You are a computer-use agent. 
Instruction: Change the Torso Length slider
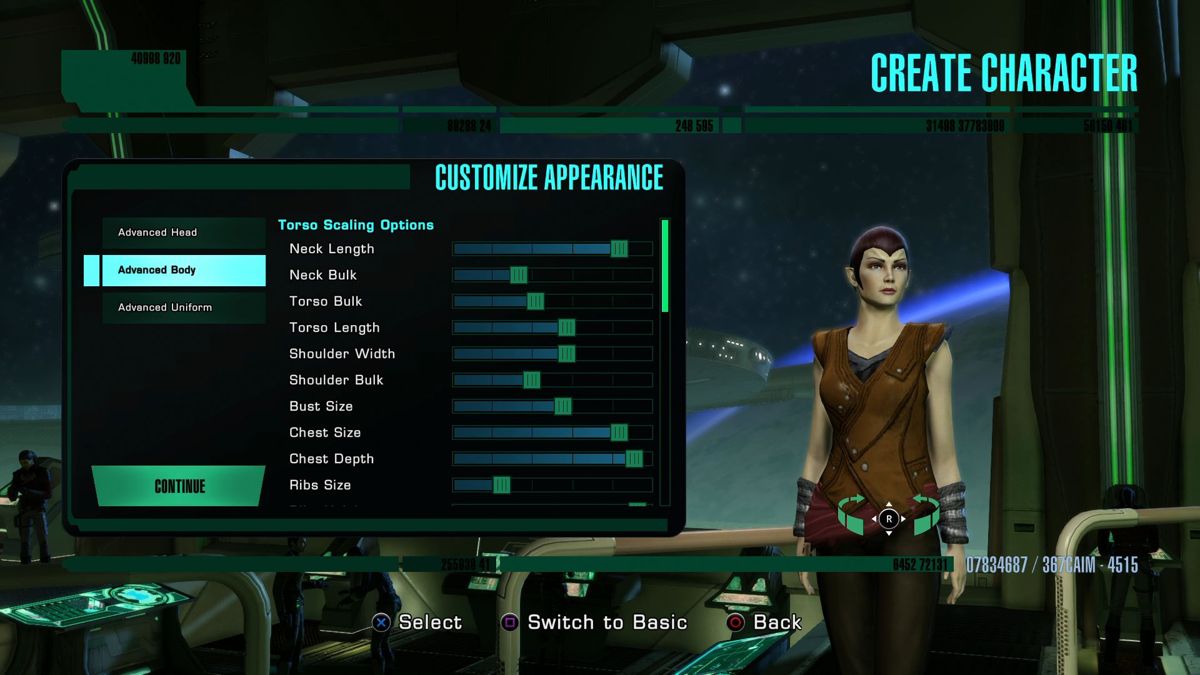point(566,327)
